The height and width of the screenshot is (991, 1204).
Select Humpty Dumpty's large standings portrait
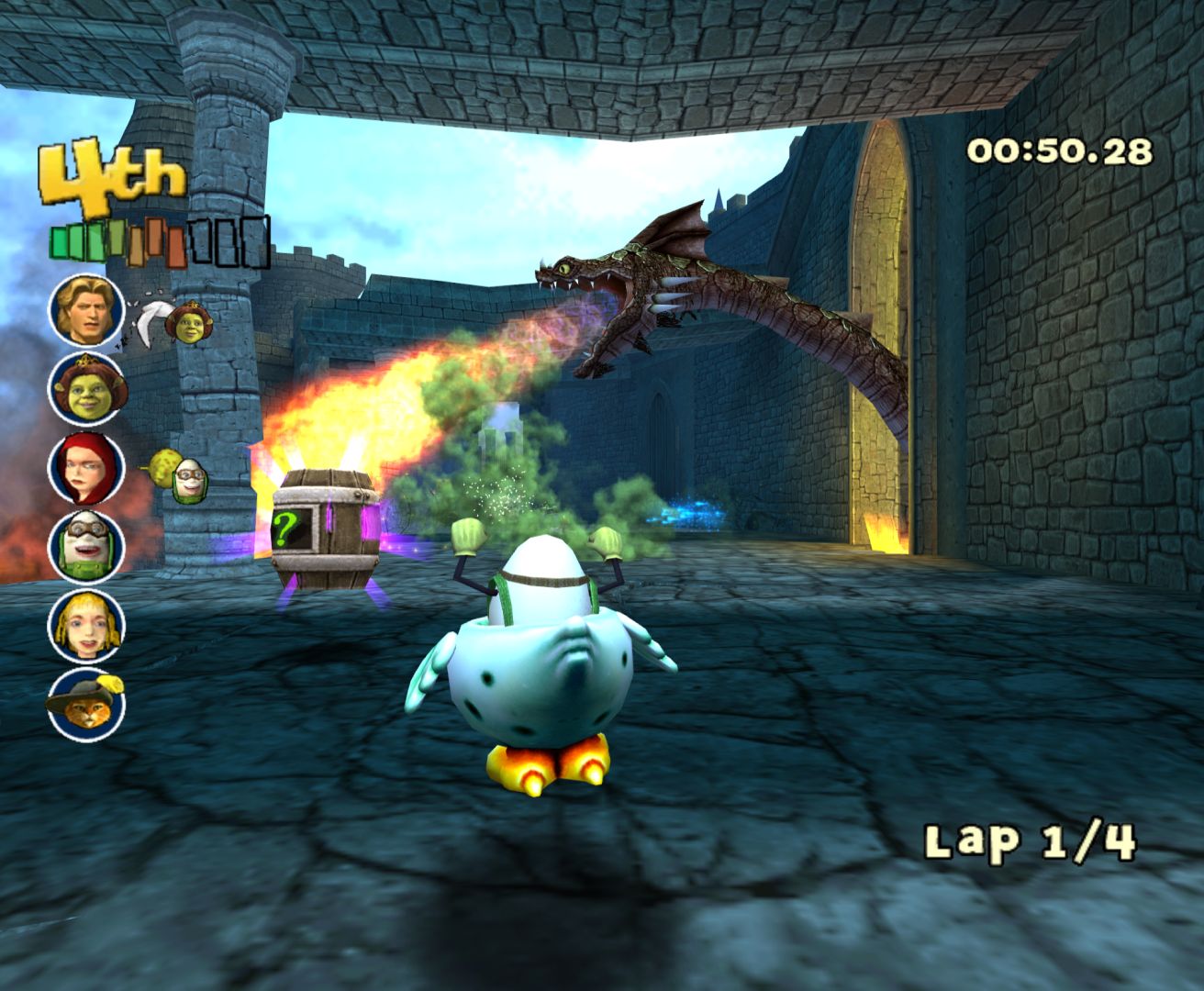[86, 546]
